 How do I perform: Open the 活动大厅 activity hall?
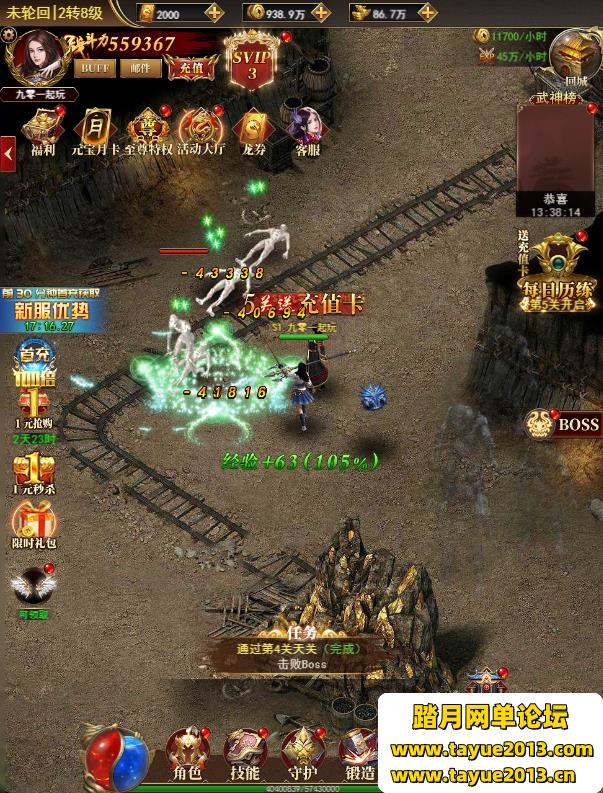pos(199,132)
